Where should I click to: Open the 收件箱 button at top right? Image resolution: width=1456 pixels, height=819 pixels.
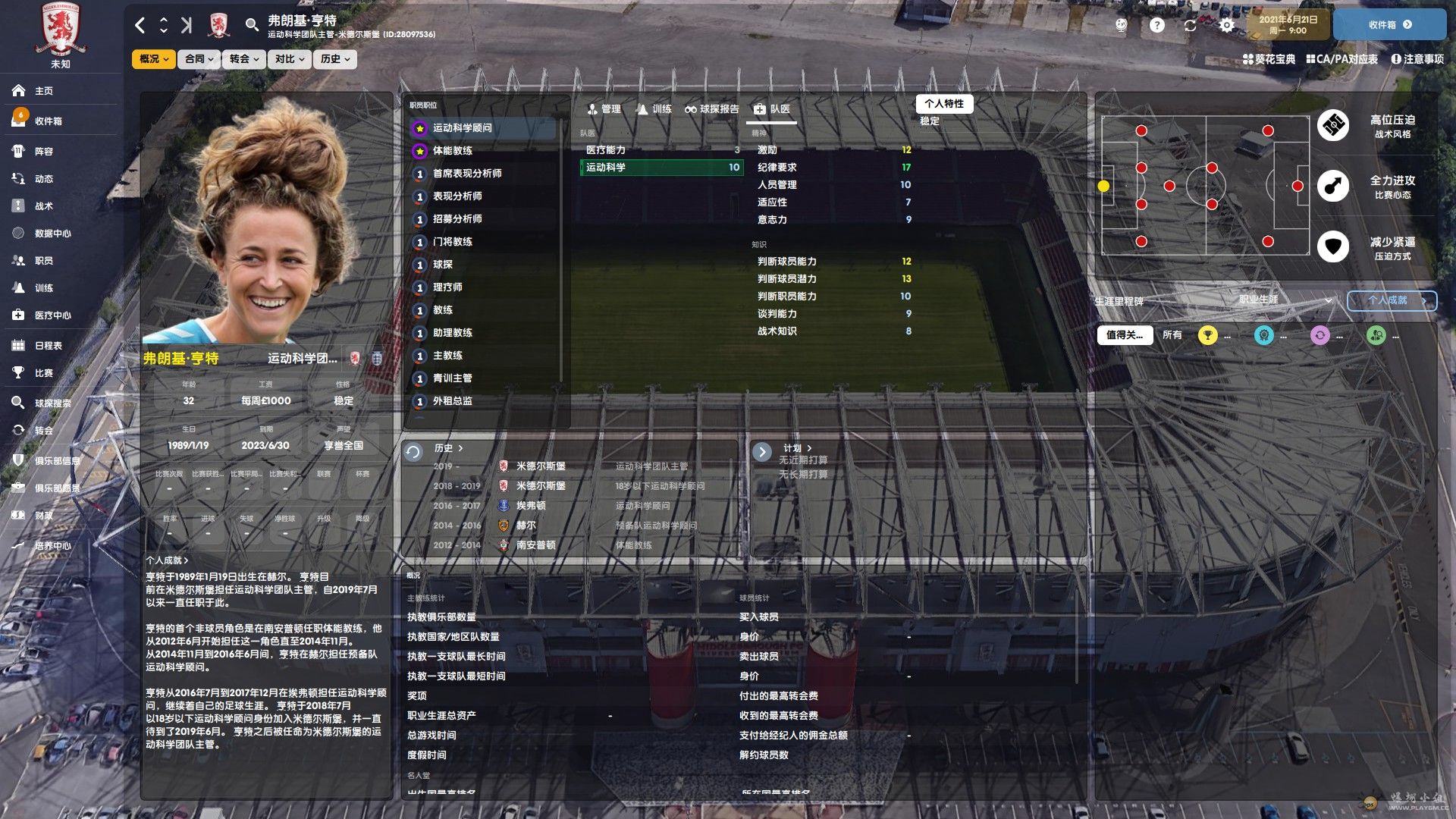pyautogui.click(x=1389, y=25)
